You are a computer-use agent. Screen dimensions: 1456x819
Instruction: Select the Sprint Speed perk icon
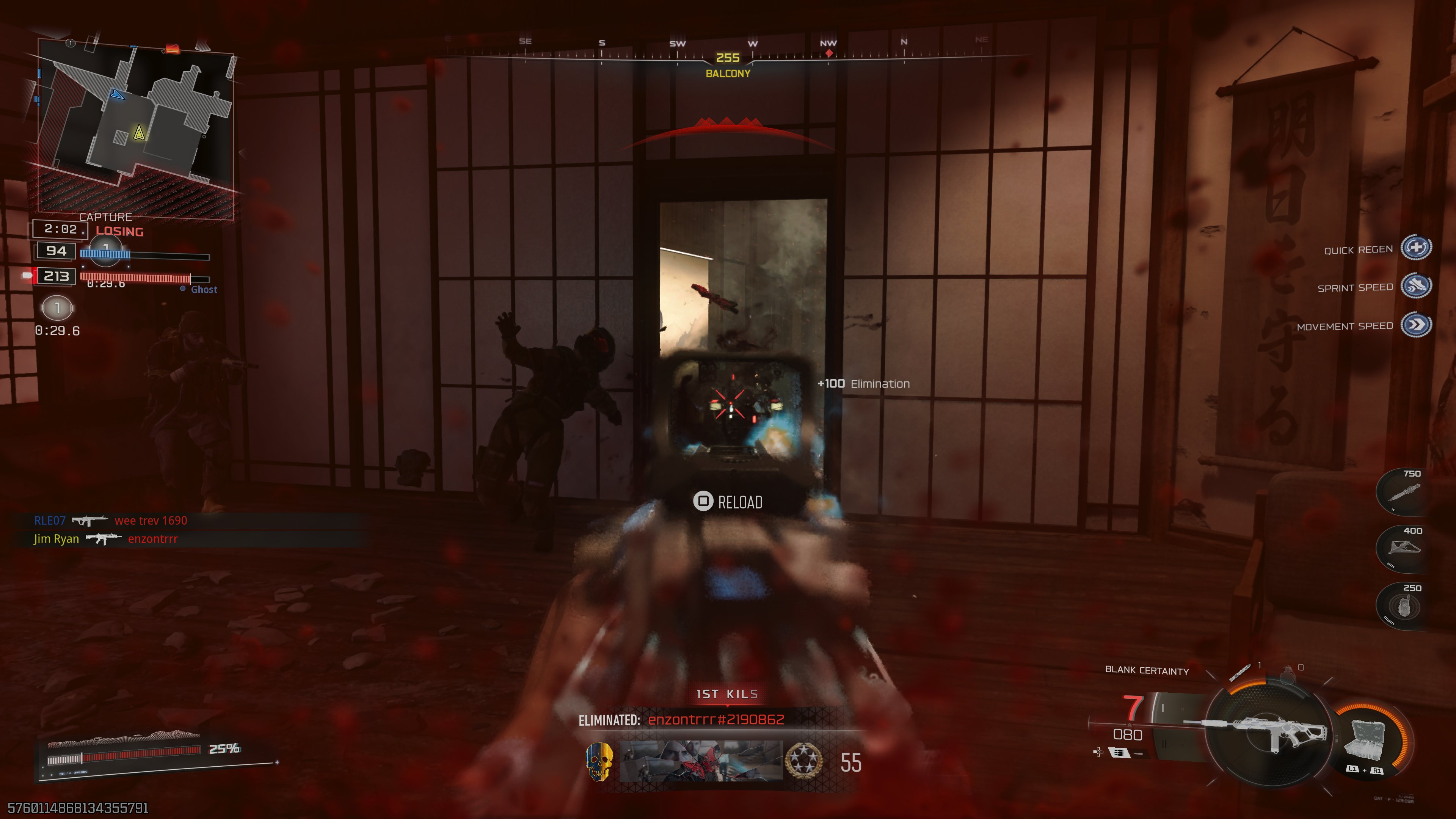[x=1416, y=286]
